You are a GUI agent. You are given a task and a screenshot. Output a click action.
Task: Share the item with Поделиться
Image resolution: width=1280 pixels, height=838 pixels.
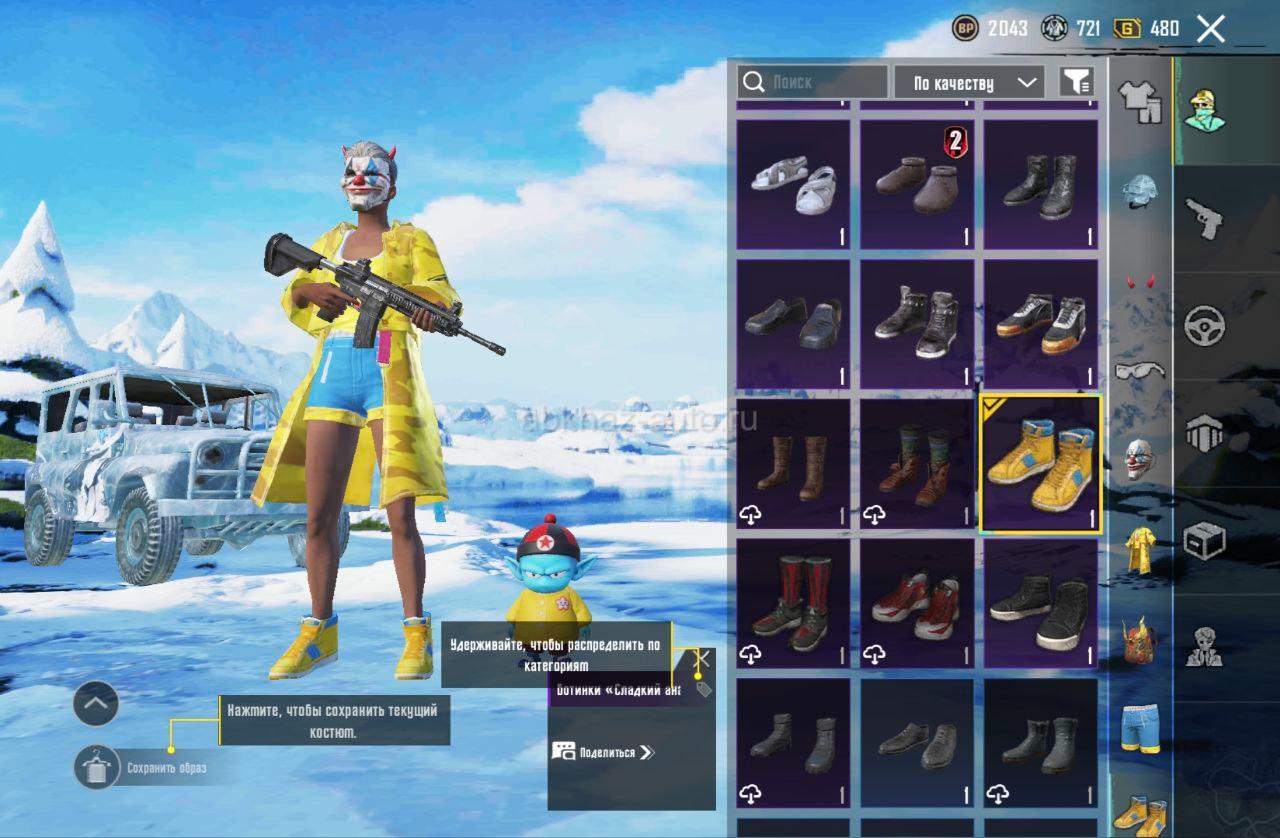coord(604,752)
